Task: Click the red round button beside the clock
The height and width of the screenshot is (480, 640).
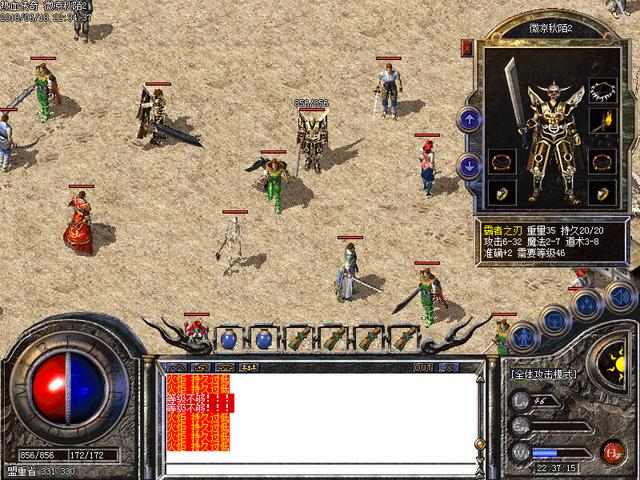Action: click(x=612, y=452)
